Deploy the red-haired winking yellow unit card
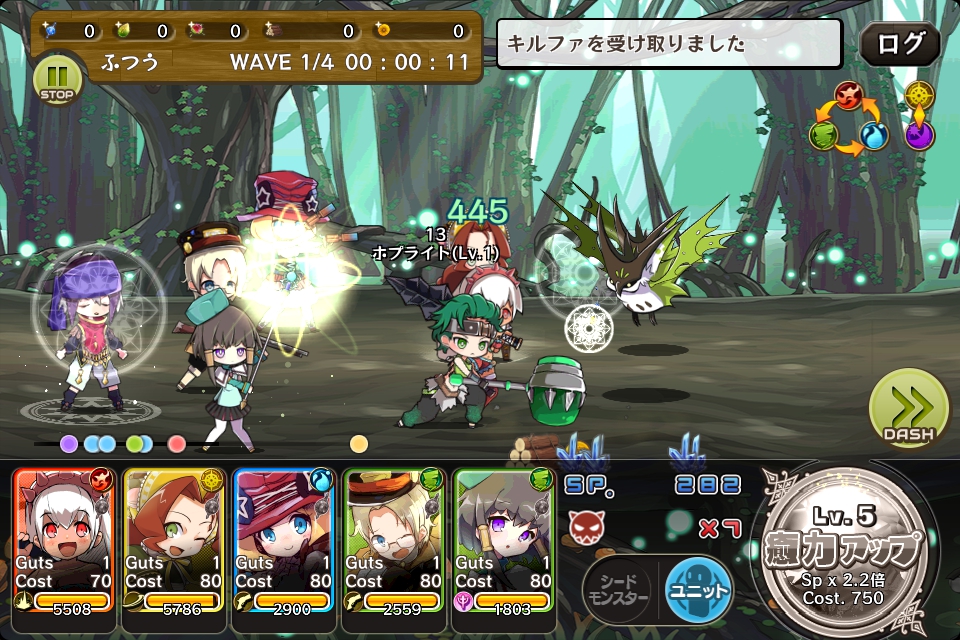960x640 pixels. 174,540
